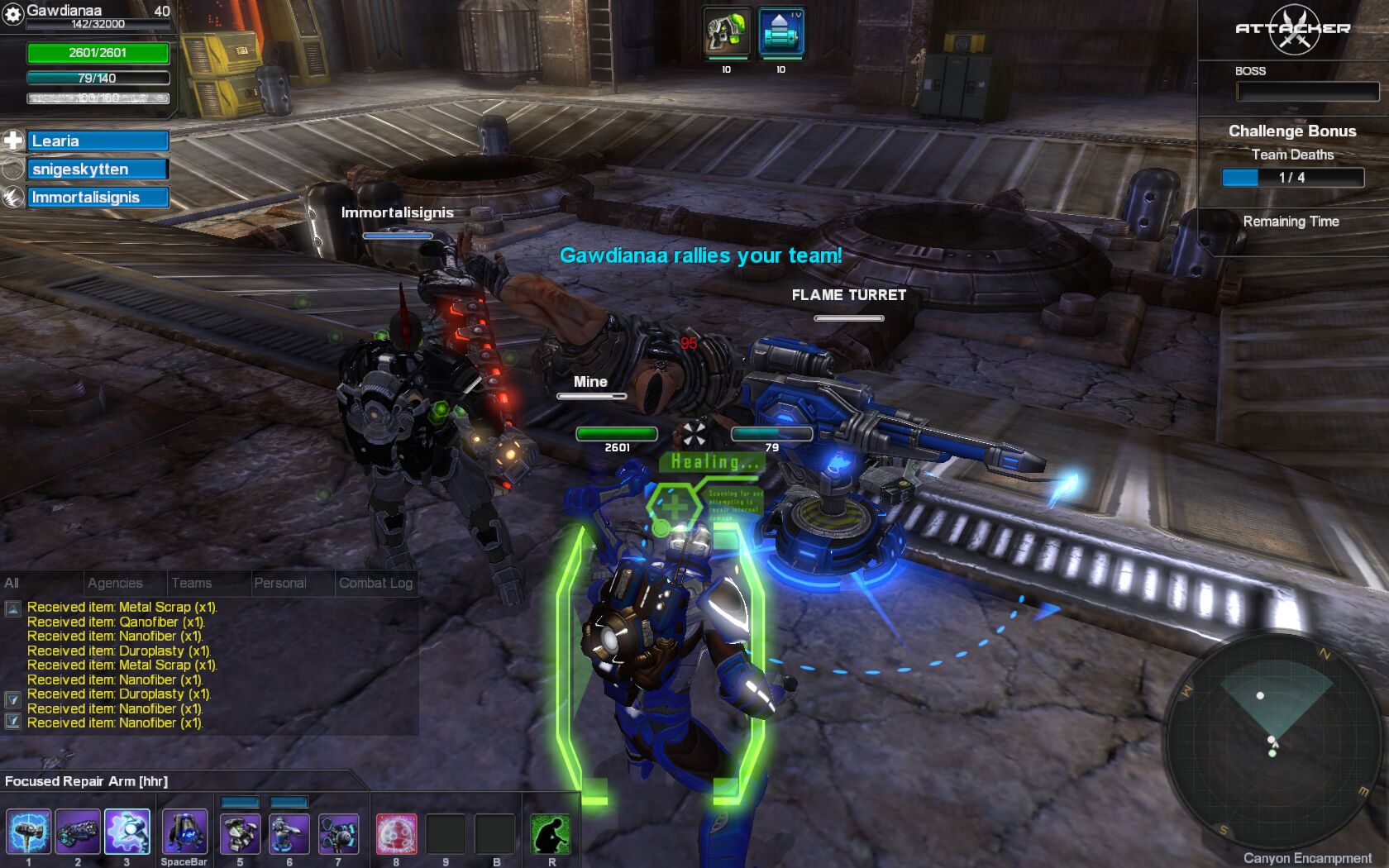Jump chat to bottom with underlined arrow
Screen dimensions: 1389x868
point(12,721)
